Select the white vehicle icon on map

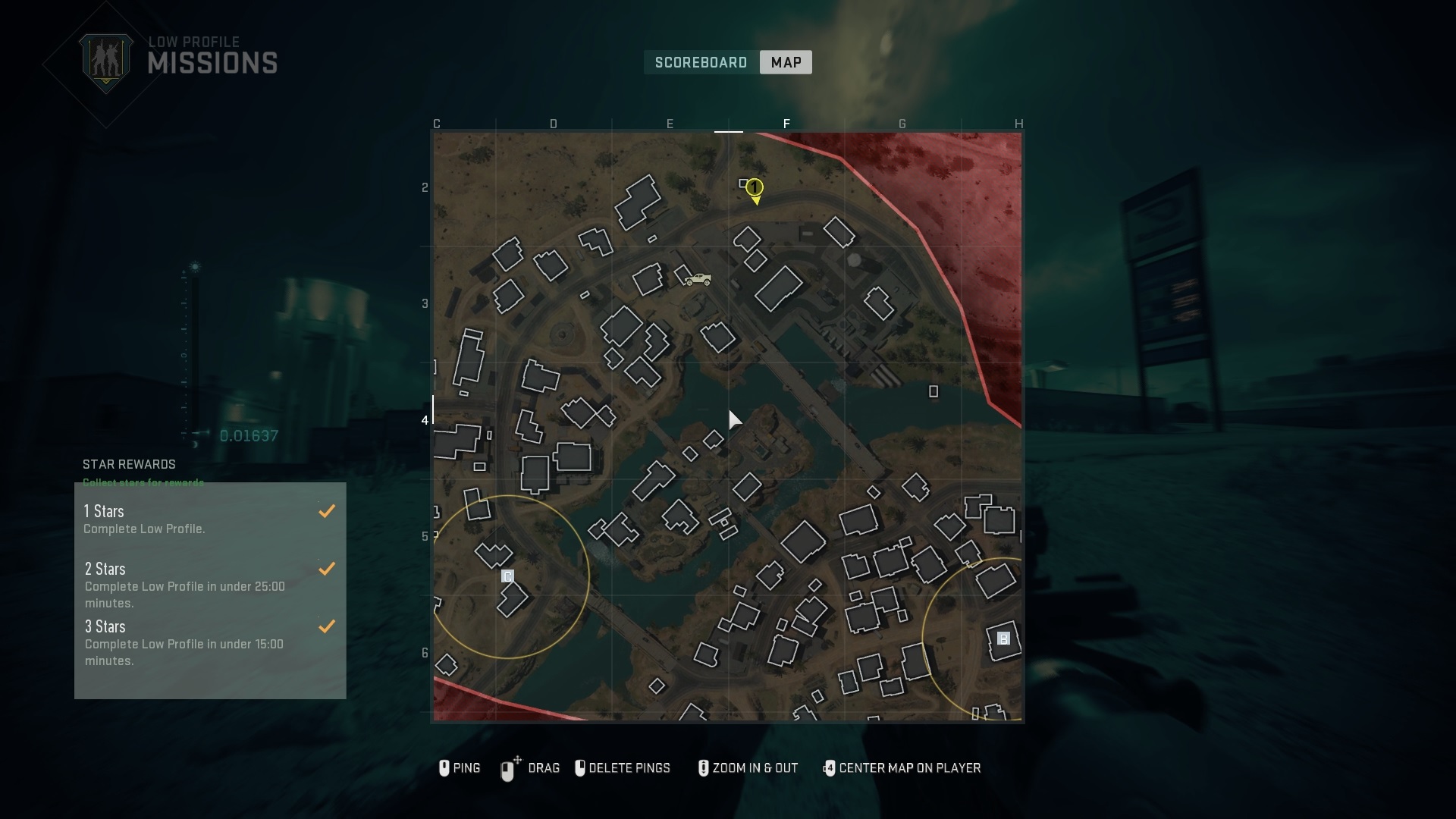tap(698, 280)
